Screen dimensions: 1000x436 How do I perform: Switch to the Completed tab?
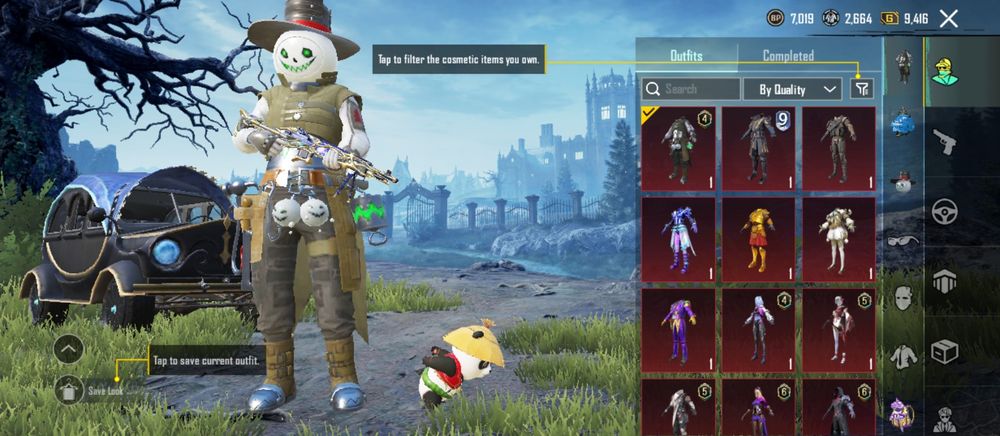[788, 56]
